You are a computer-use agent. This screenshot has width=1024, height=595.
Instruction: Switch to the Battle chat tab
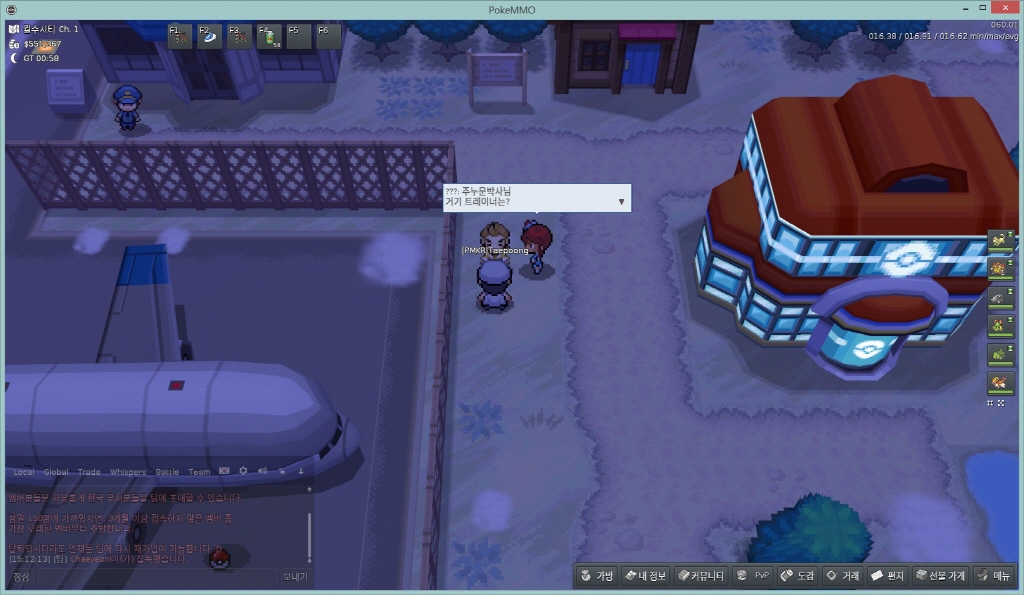click(167, 472)
